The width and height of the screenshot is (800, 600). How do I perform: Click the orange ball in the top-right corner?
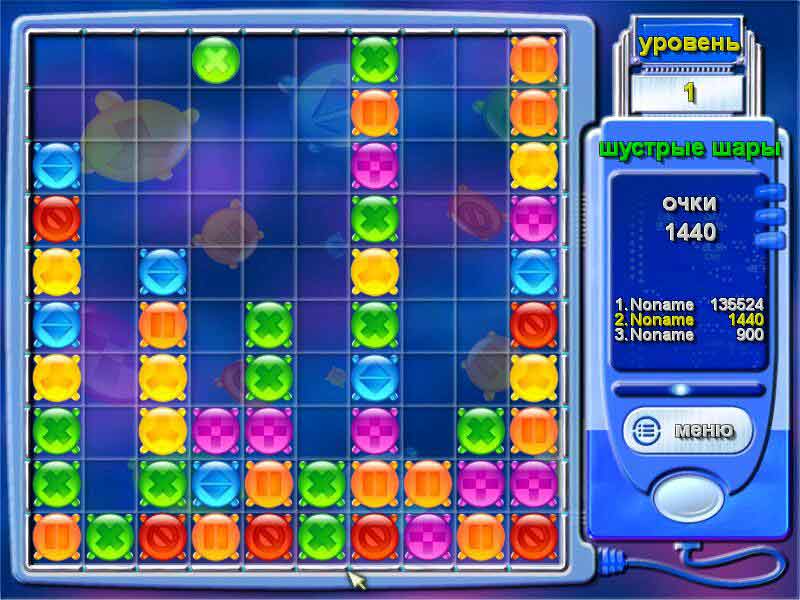534,59
